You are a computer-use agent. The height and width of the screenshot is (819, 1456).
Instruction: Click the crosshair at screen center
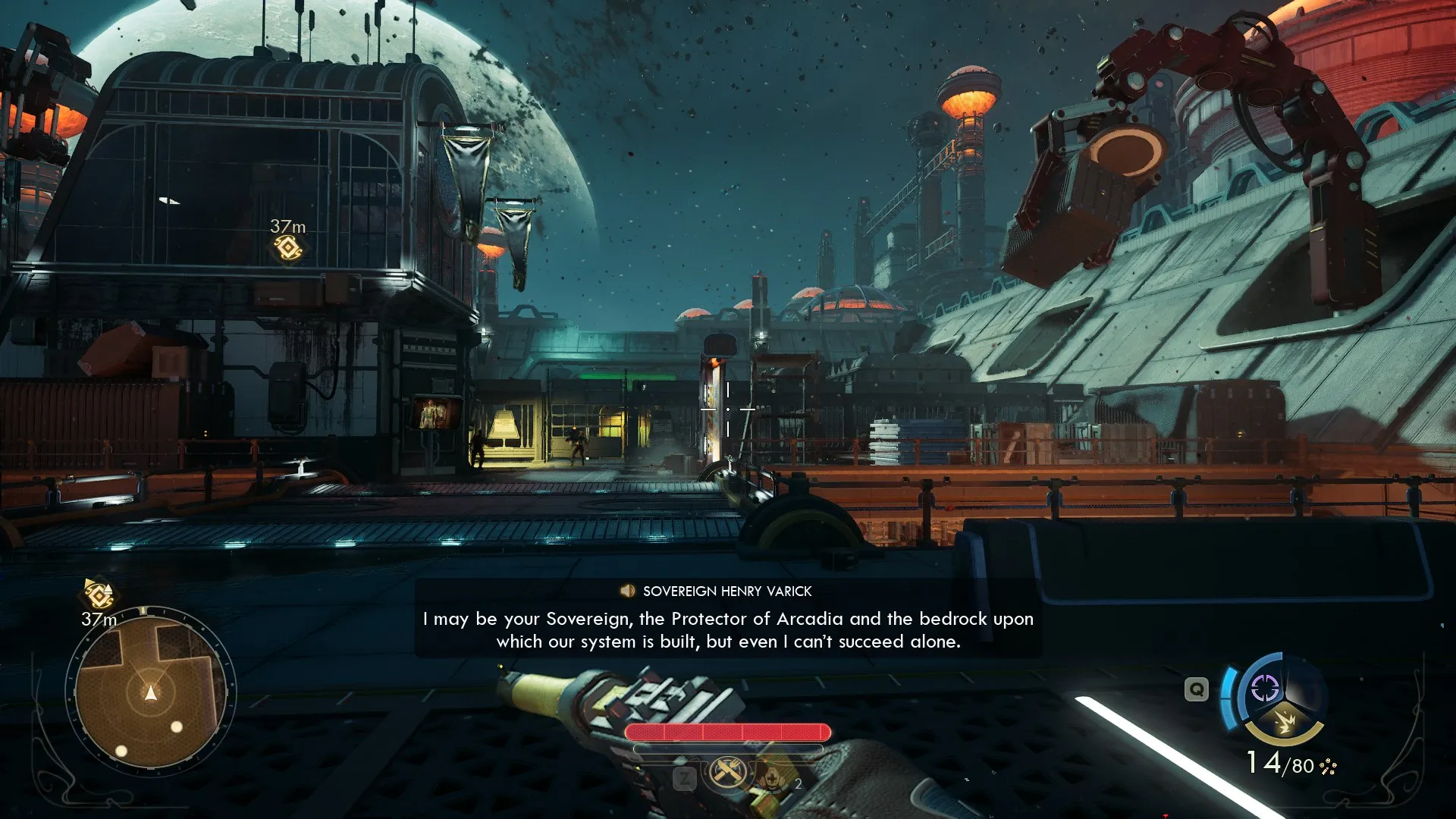728,409
